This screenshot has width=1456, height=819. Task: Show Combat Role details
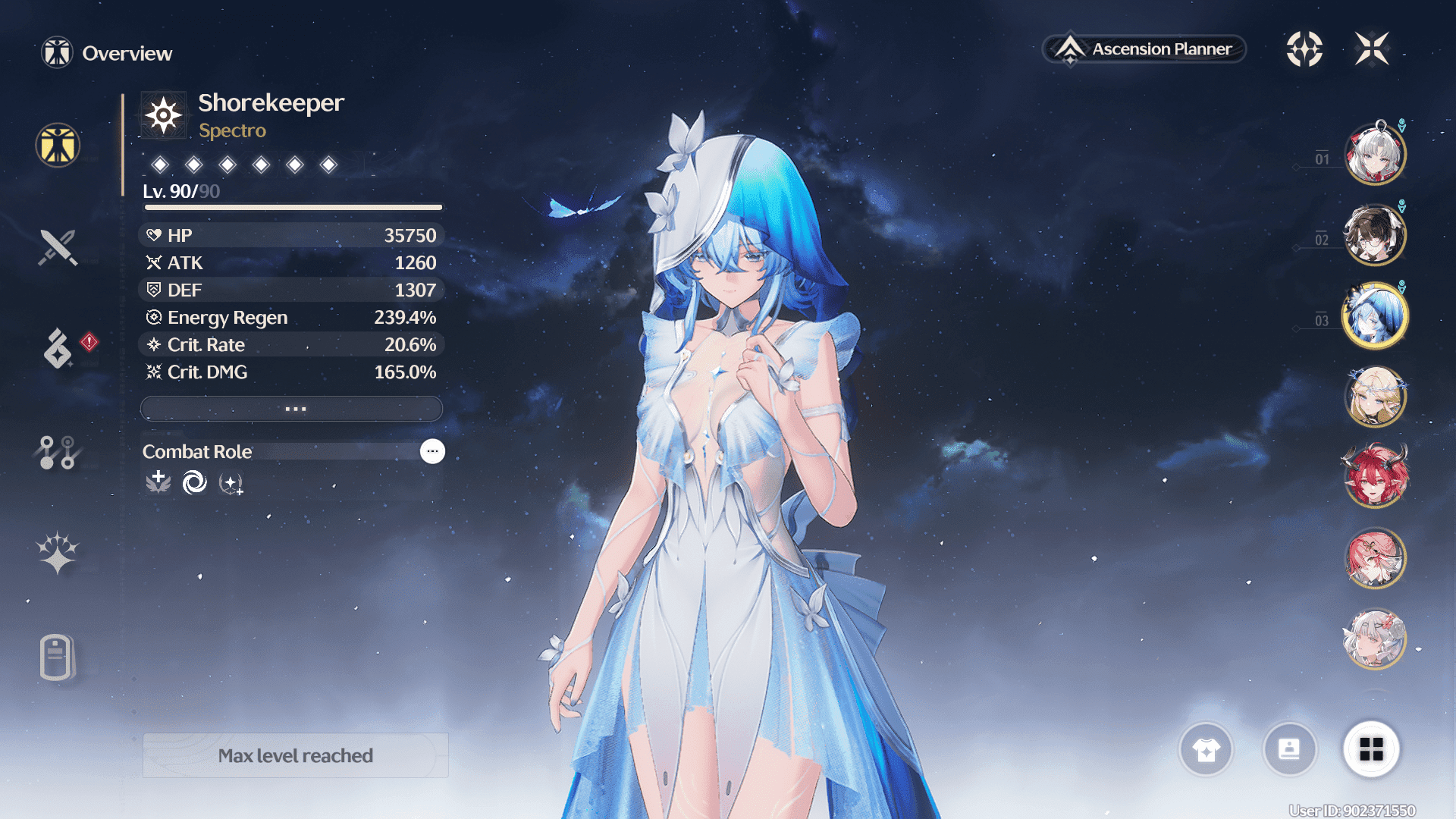coord(432,451)
